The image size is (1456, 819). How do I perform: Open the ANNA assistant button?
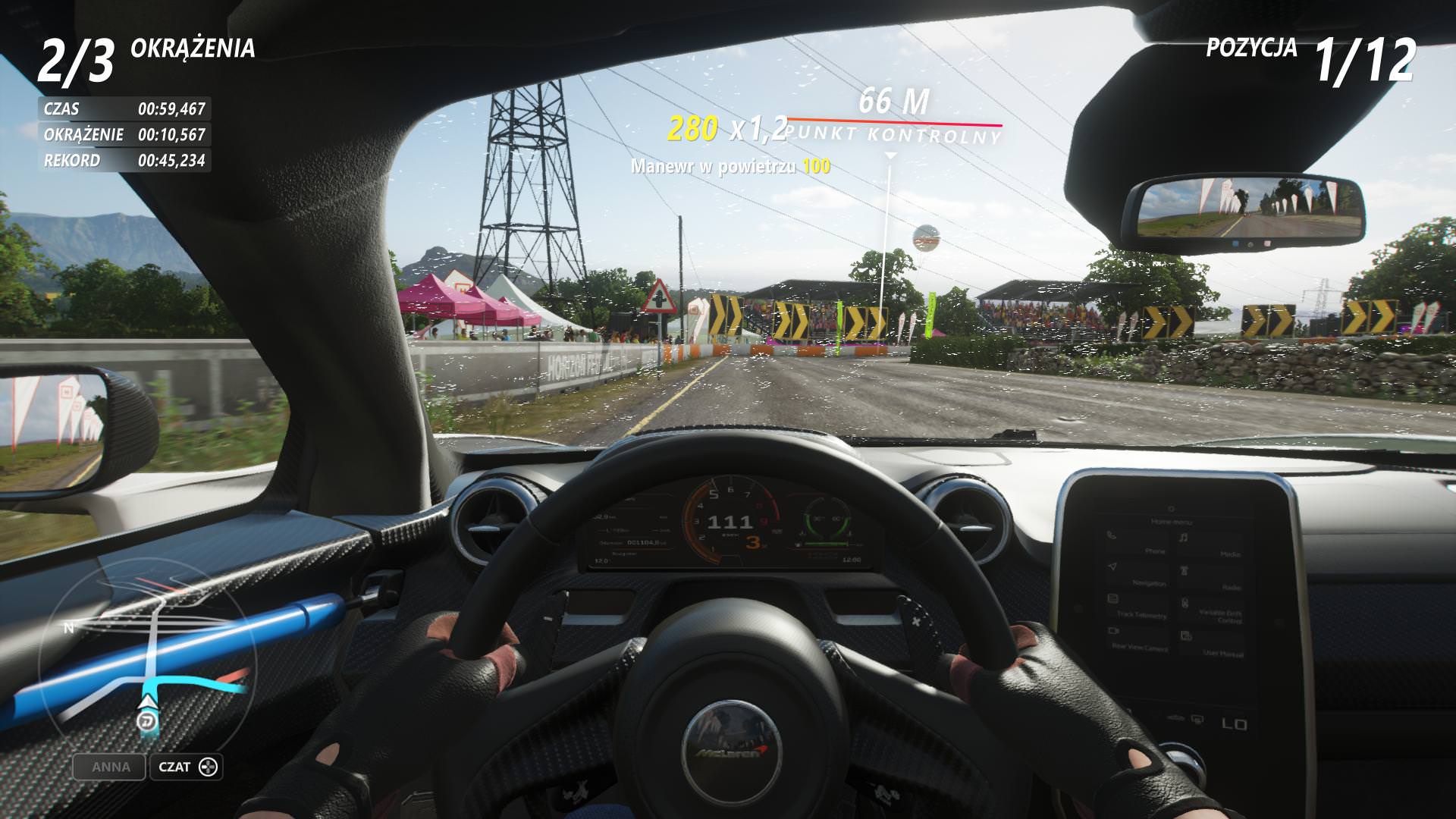pyautogui.click(x=111, y=767)
